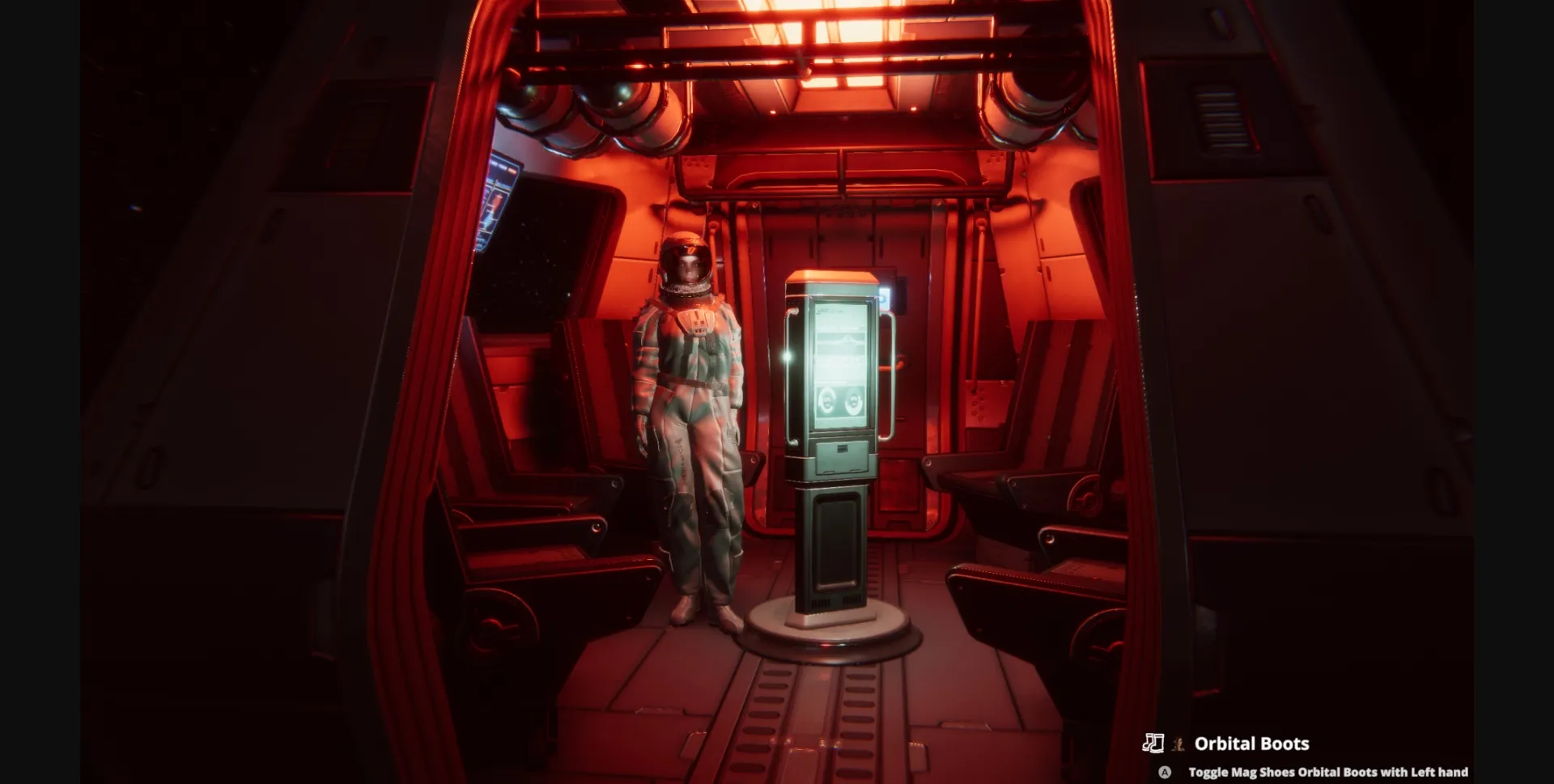Select the boots icon beside Orbital Boots
Image resolution: width=1554 pixels, height=784 pixels.
click(1154, 744)
